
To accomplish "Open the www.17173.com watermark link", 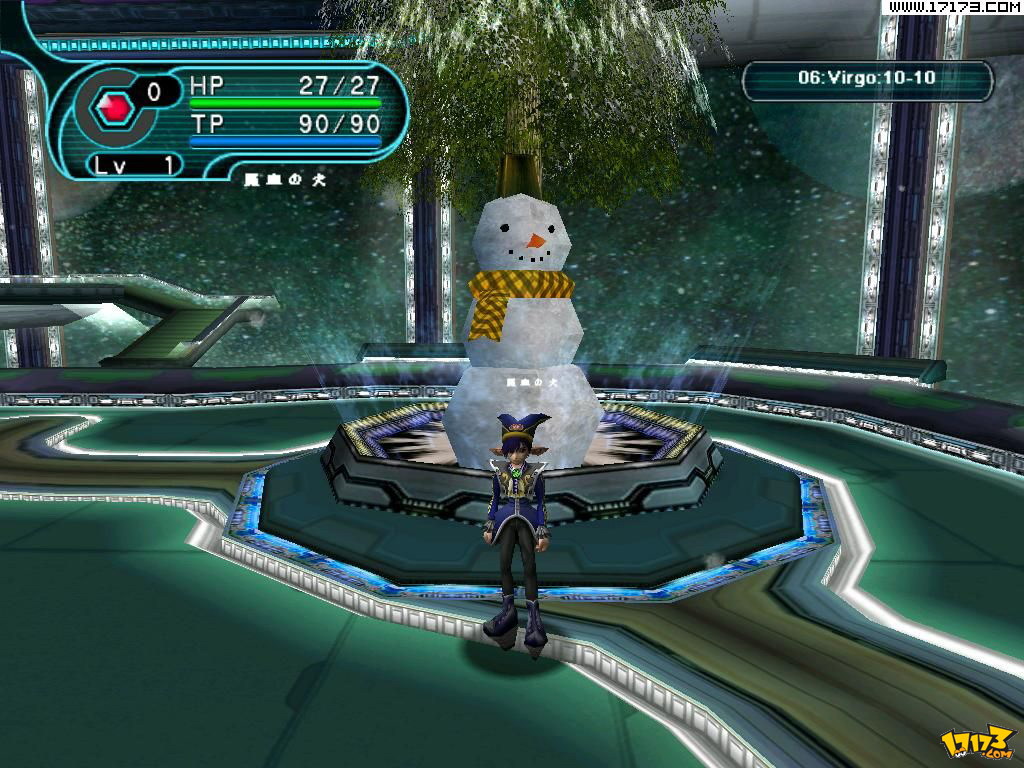I will pyautogui.click(x=954, y=7).
